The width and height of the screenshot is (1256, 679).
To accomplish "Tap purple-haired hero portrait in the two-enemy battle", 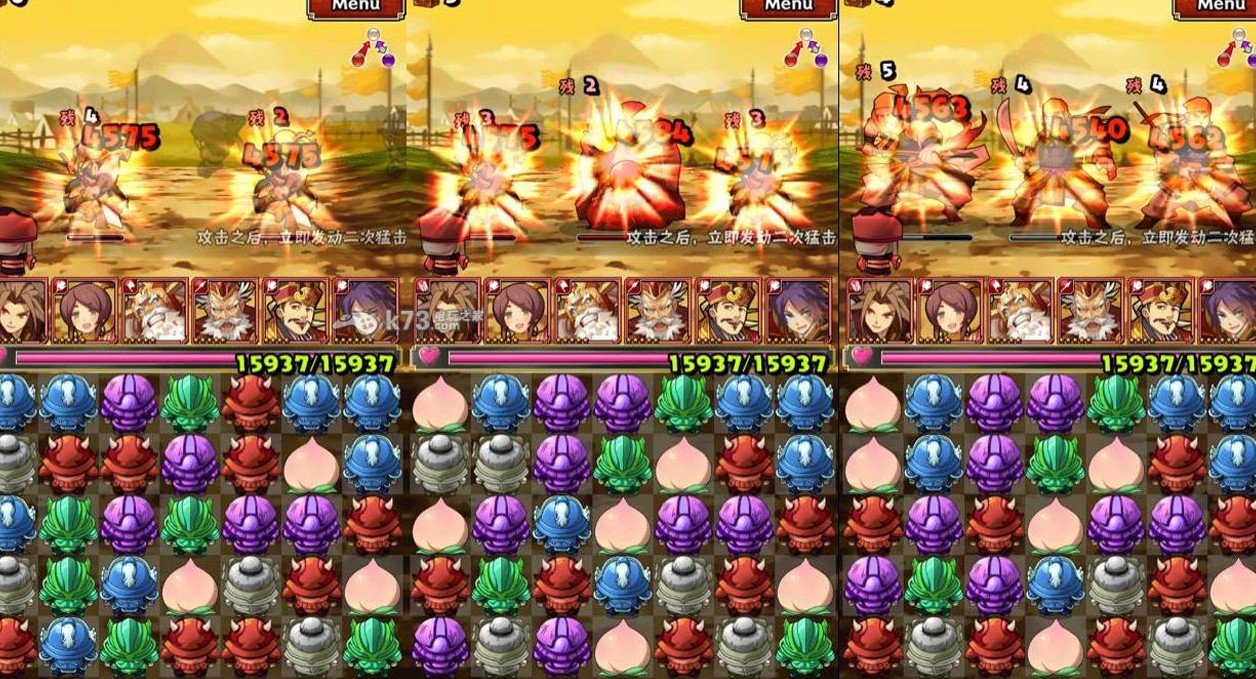I will pos(365,311).
